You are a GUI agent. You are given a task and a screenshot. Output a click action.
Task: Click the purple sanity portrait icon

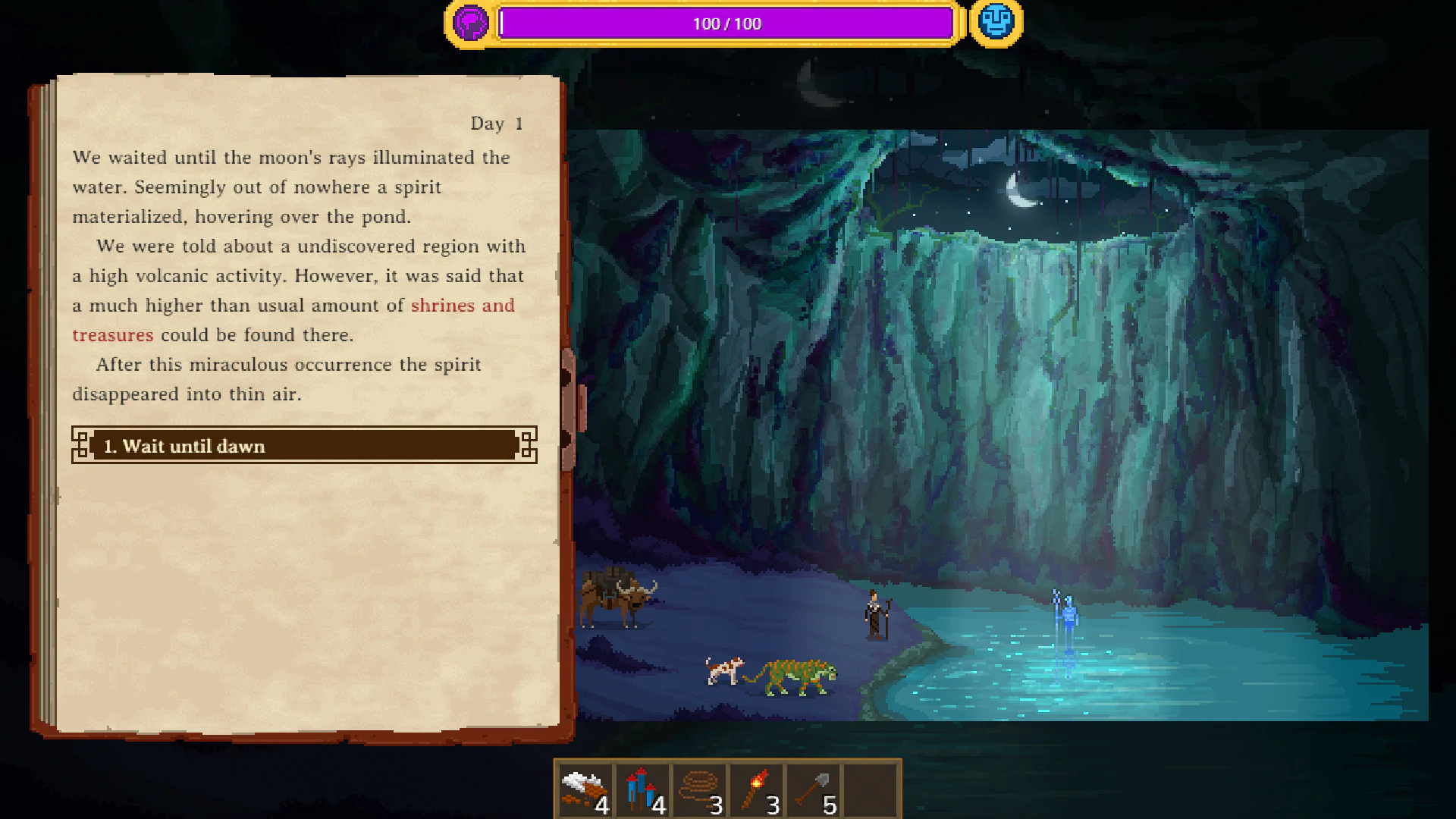(471, 23)
